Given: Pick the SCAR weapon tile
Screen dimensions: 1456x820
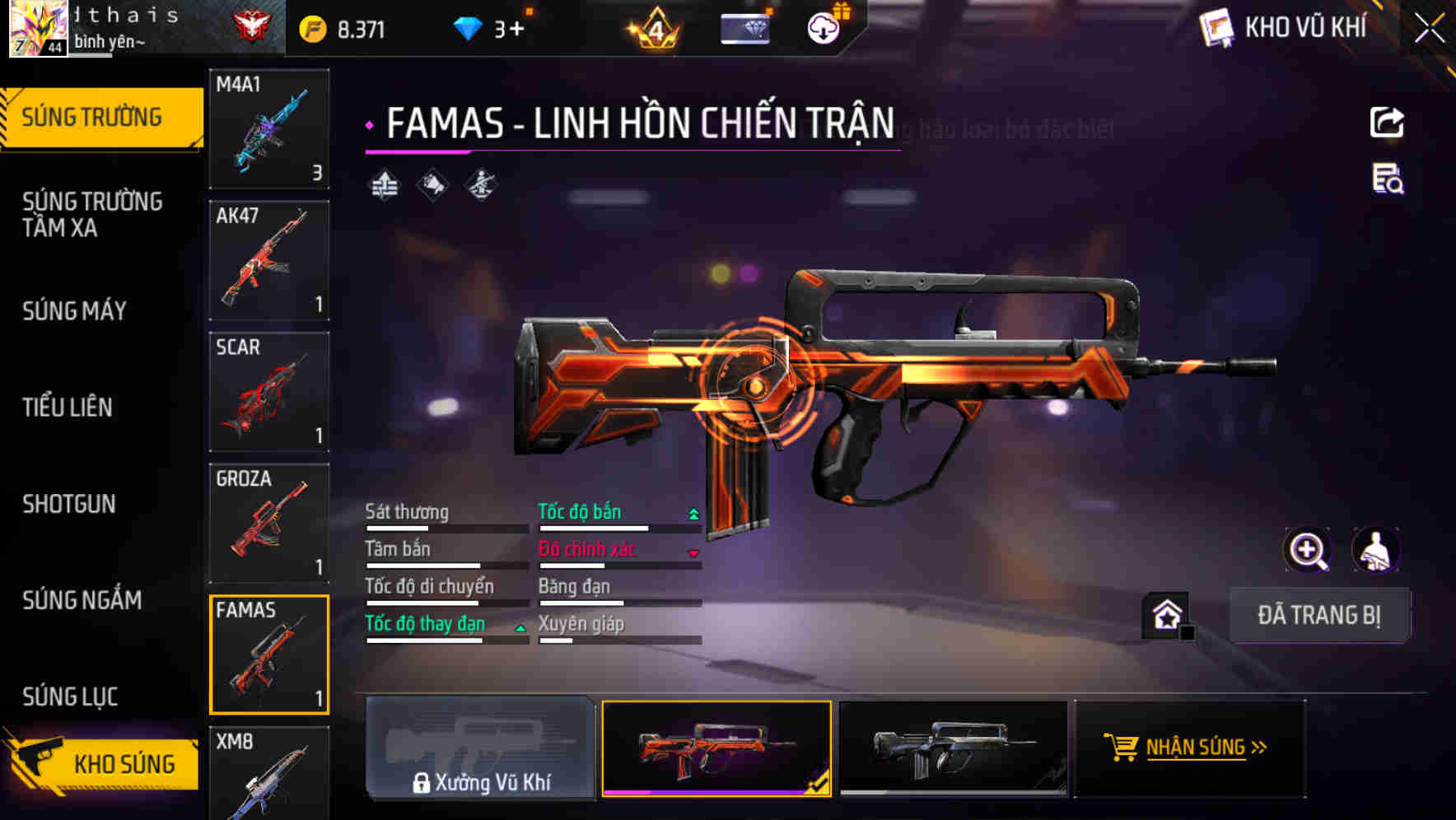Looking at the screenshot, I should pos(269,392).
